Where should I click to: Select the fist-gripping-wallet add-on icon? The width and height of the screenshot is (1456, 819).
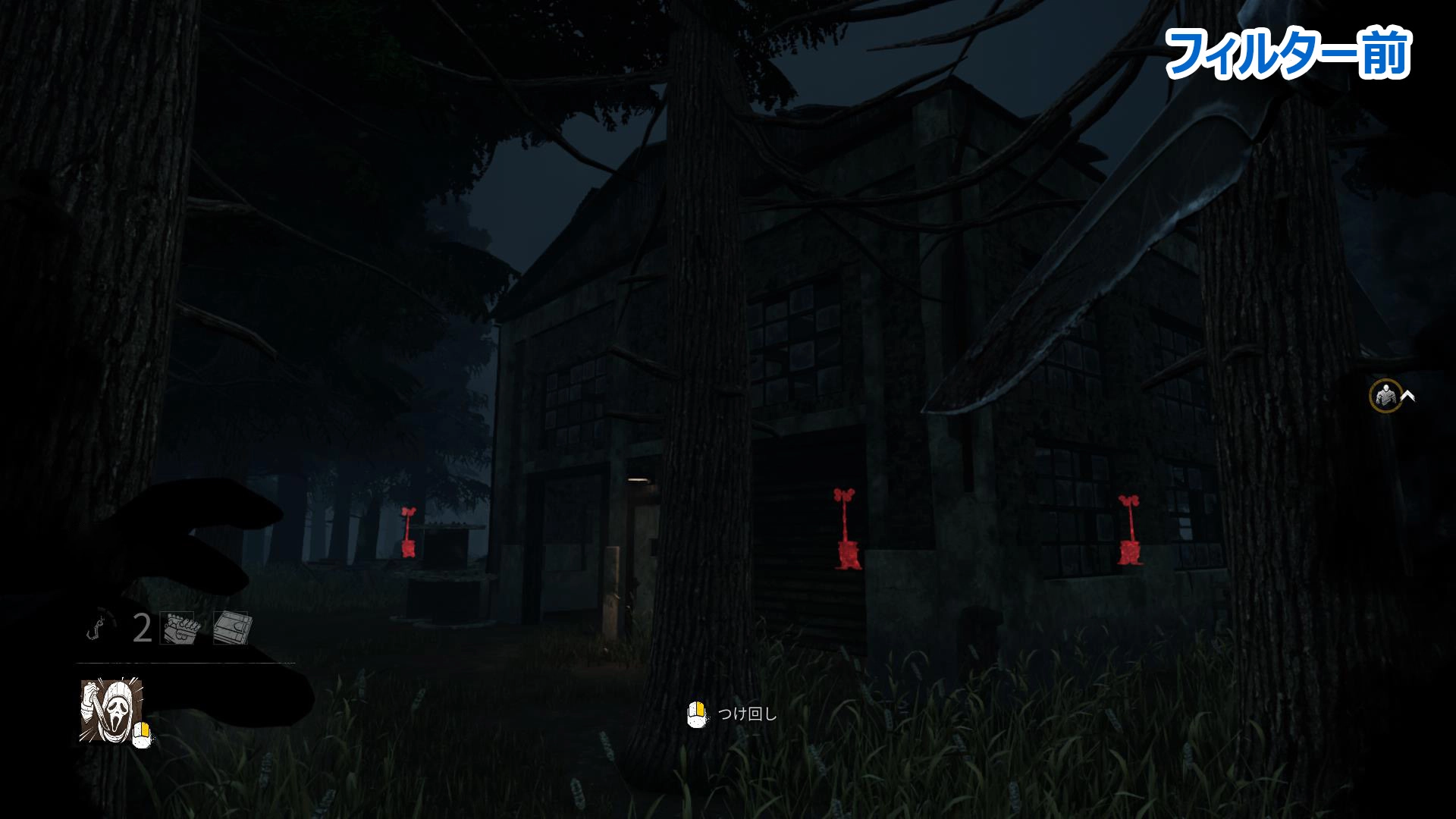point(177,628)
